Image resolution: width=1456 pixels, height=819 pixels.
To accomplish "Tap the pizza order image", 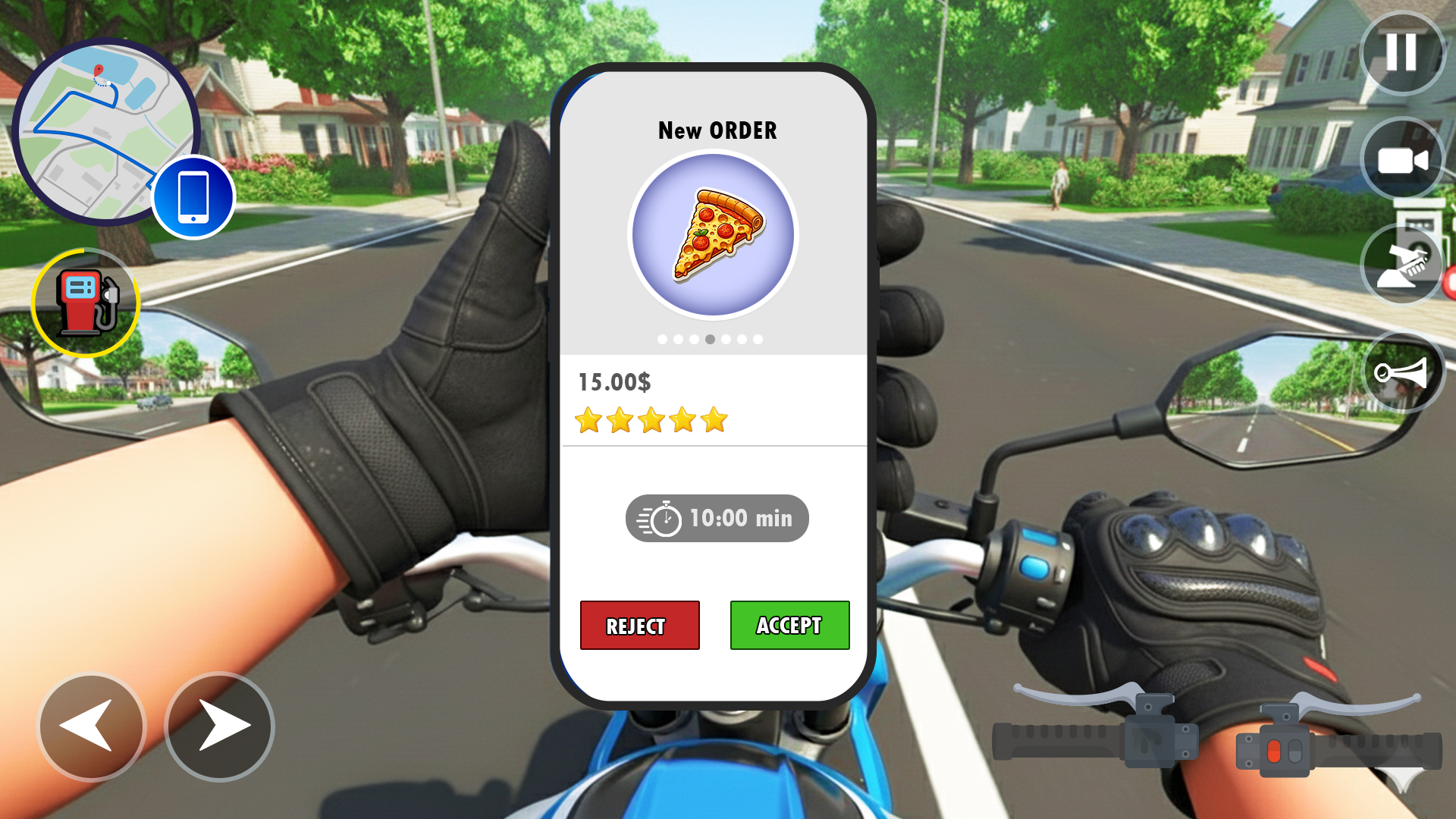I will pyautogui.click(x=714, y=235).
